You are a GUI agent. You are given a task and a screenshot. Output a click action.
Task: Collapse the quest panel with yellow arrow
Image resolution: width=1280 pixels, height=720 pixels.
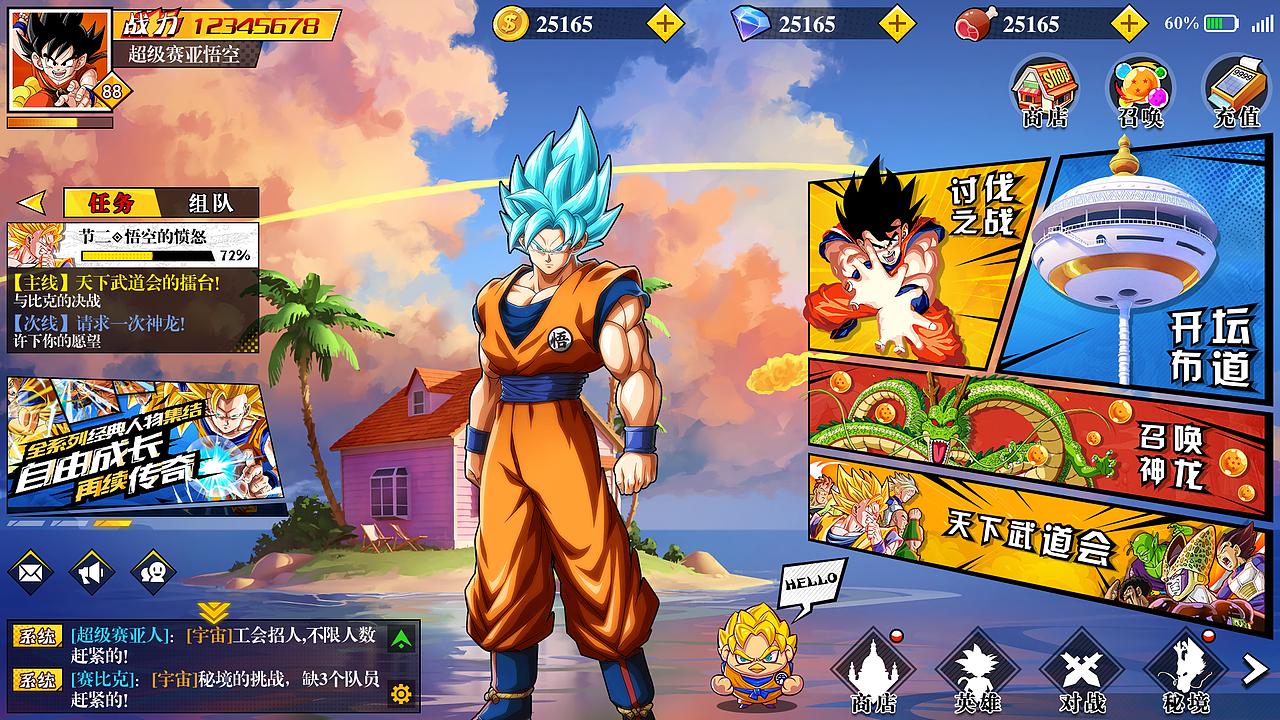[32, 203]
